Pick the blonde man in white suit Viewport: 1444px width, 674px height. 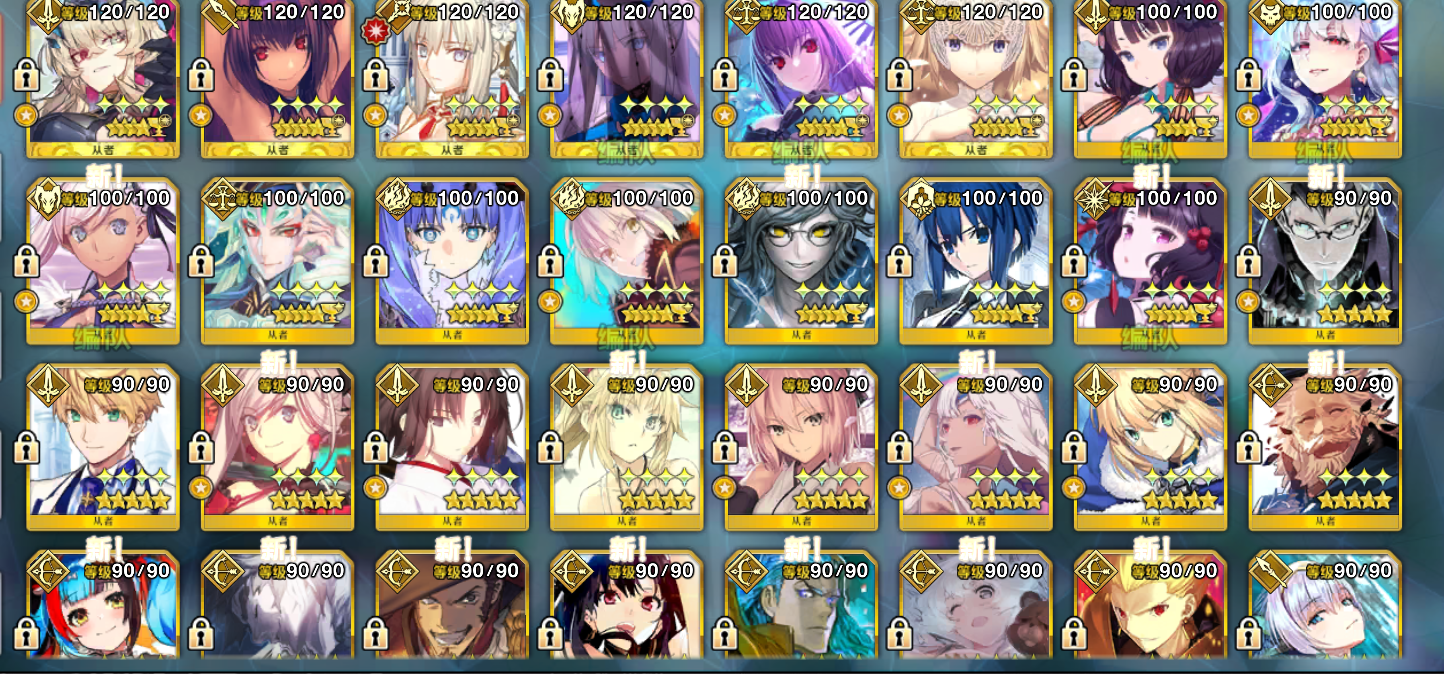pos(103,448)
